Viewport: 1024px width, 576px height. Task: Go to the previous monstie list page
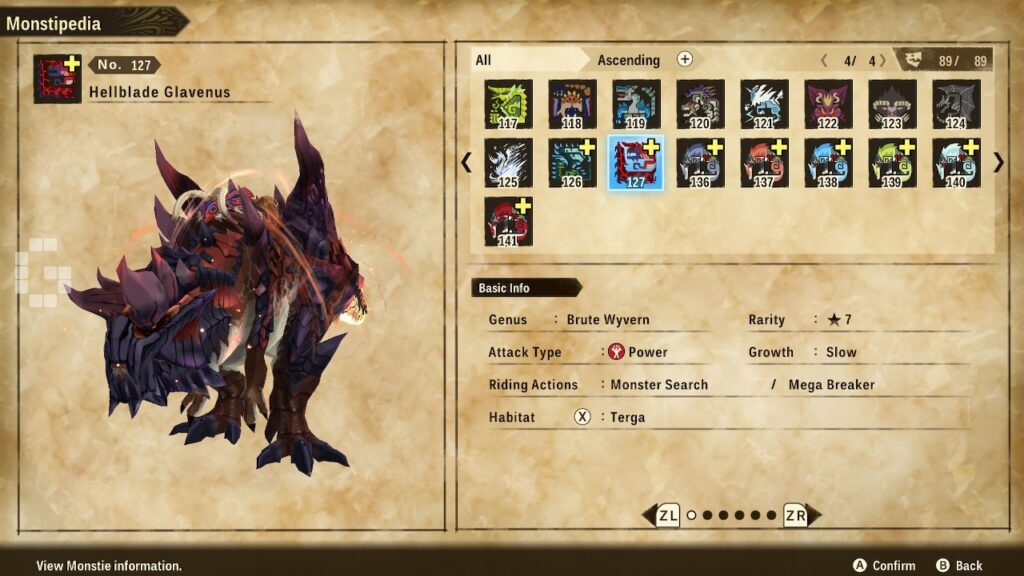466,162
